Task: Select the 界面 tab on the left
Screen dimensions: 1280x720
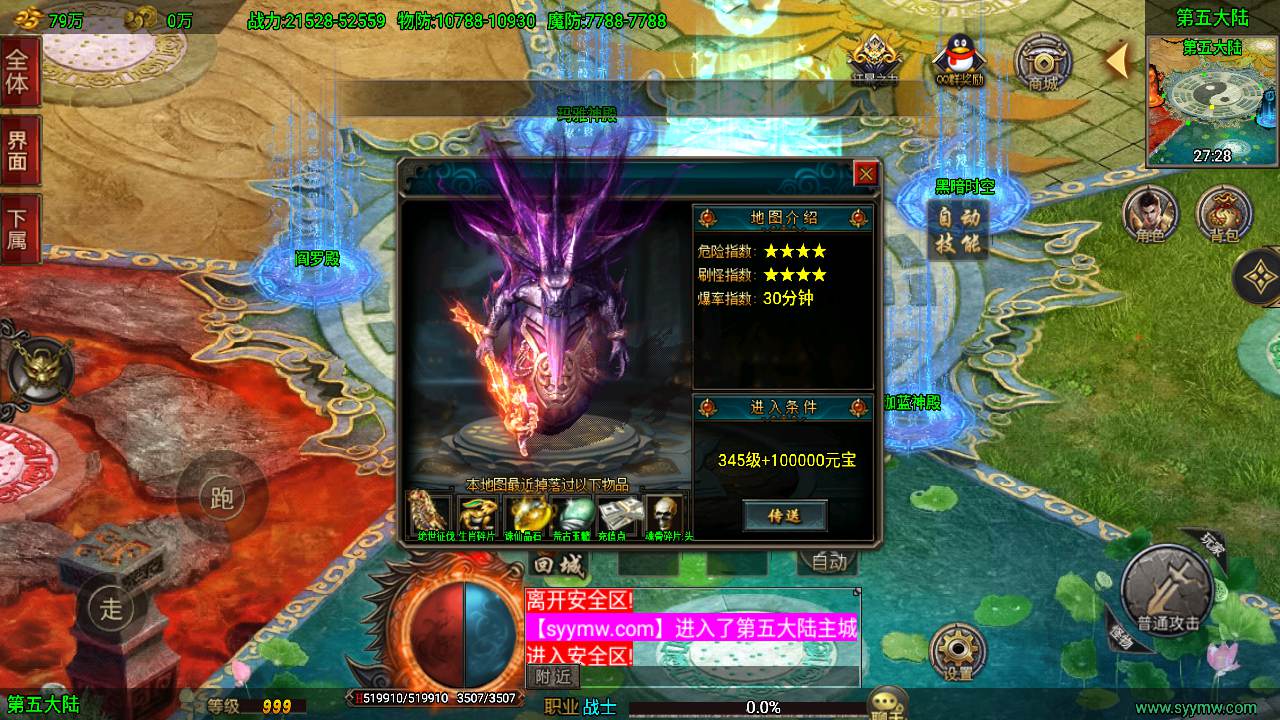Action: (x=18, y=150)
